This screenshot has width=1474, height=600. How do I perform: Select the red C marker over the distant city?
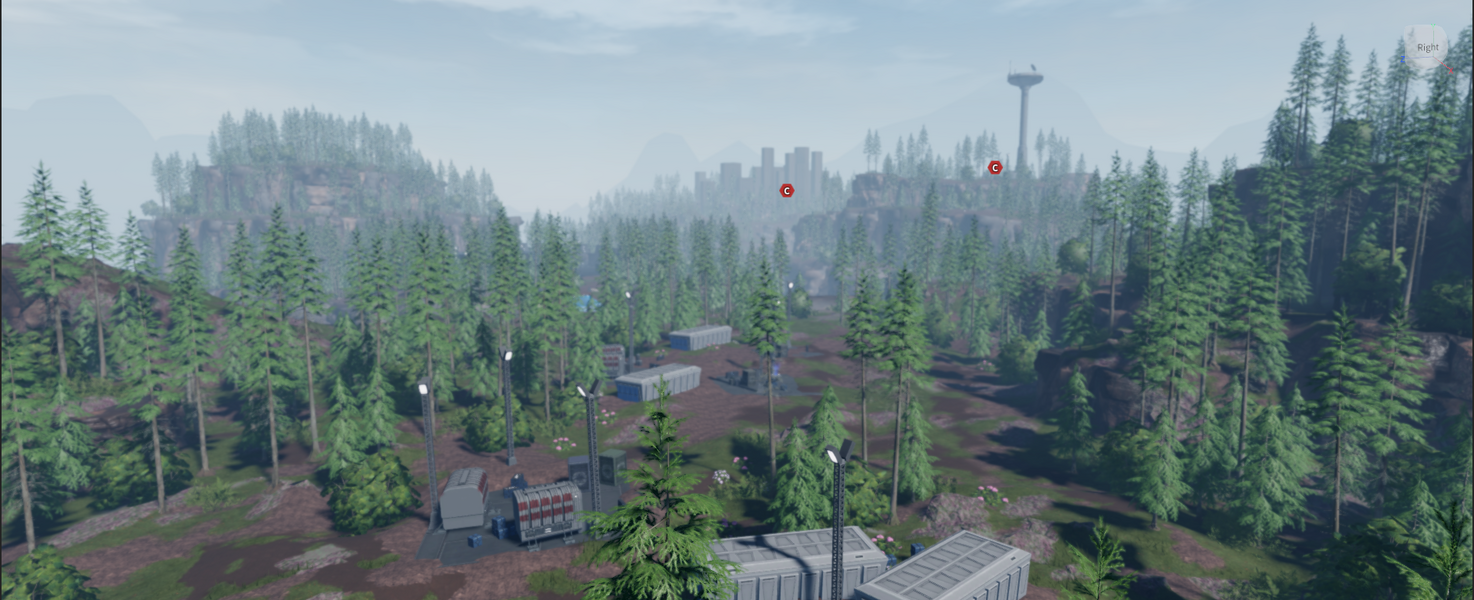787,190
